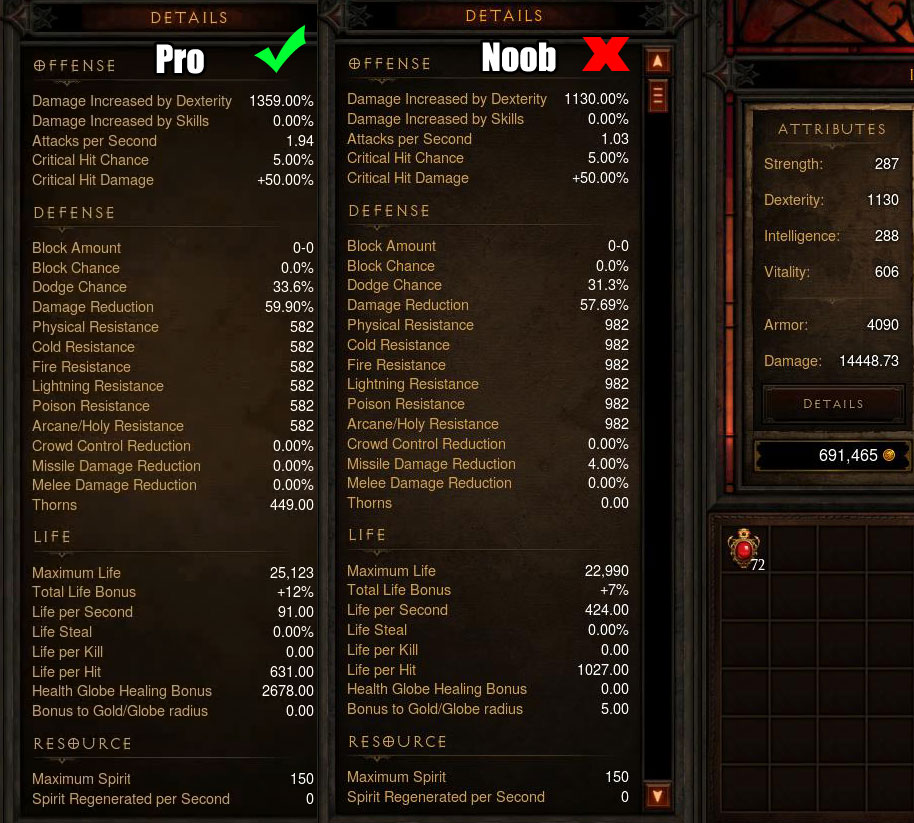Click the Details button under attributes
The height and width of the screenshot is (823, 914).
832,404
